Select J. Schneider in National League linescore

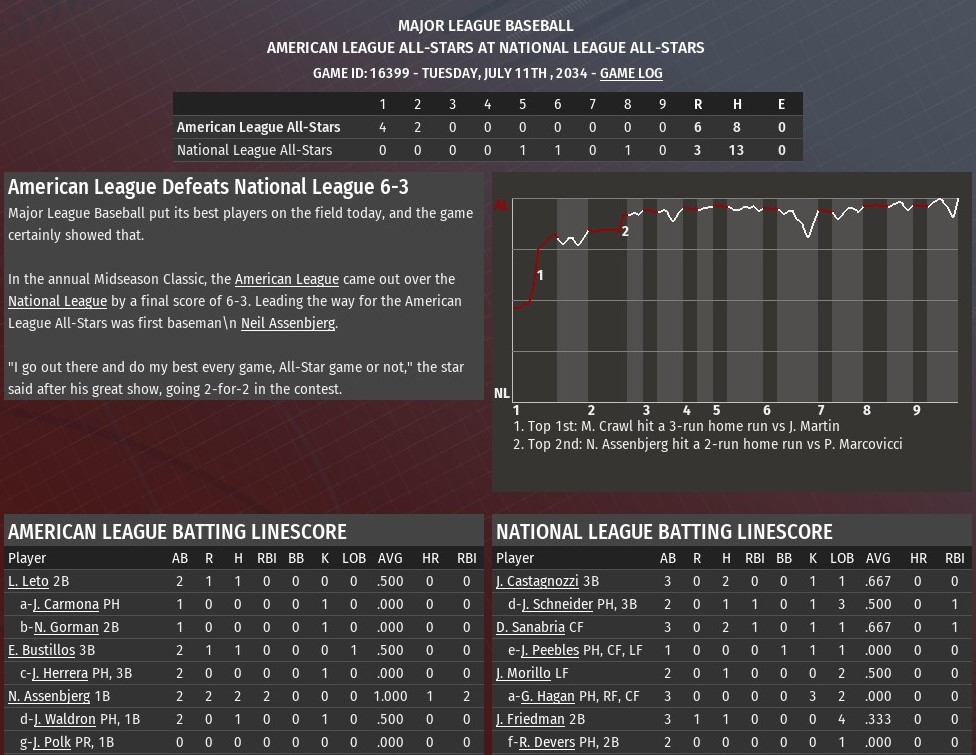pos(557,604)
